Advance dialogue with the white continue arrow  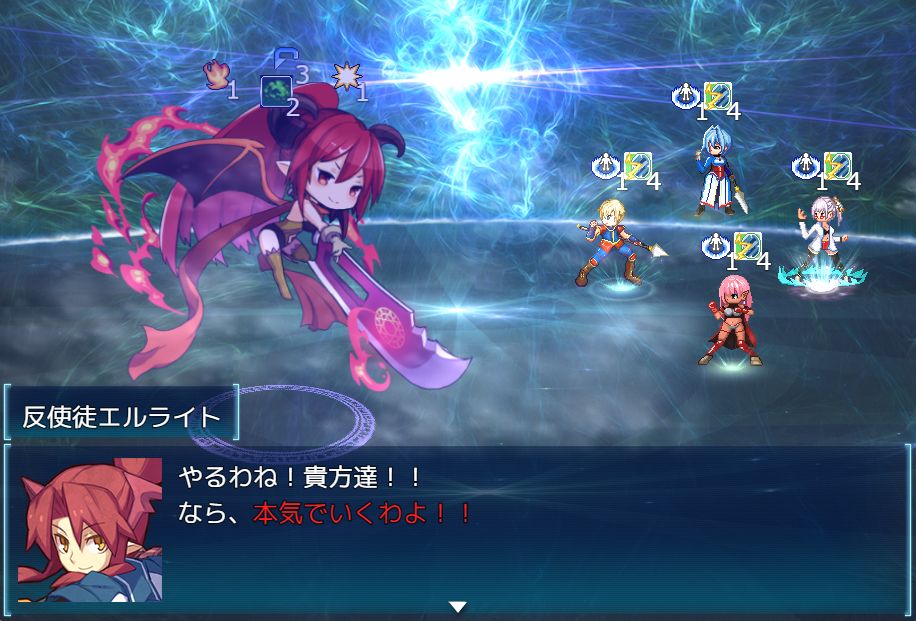458,606
